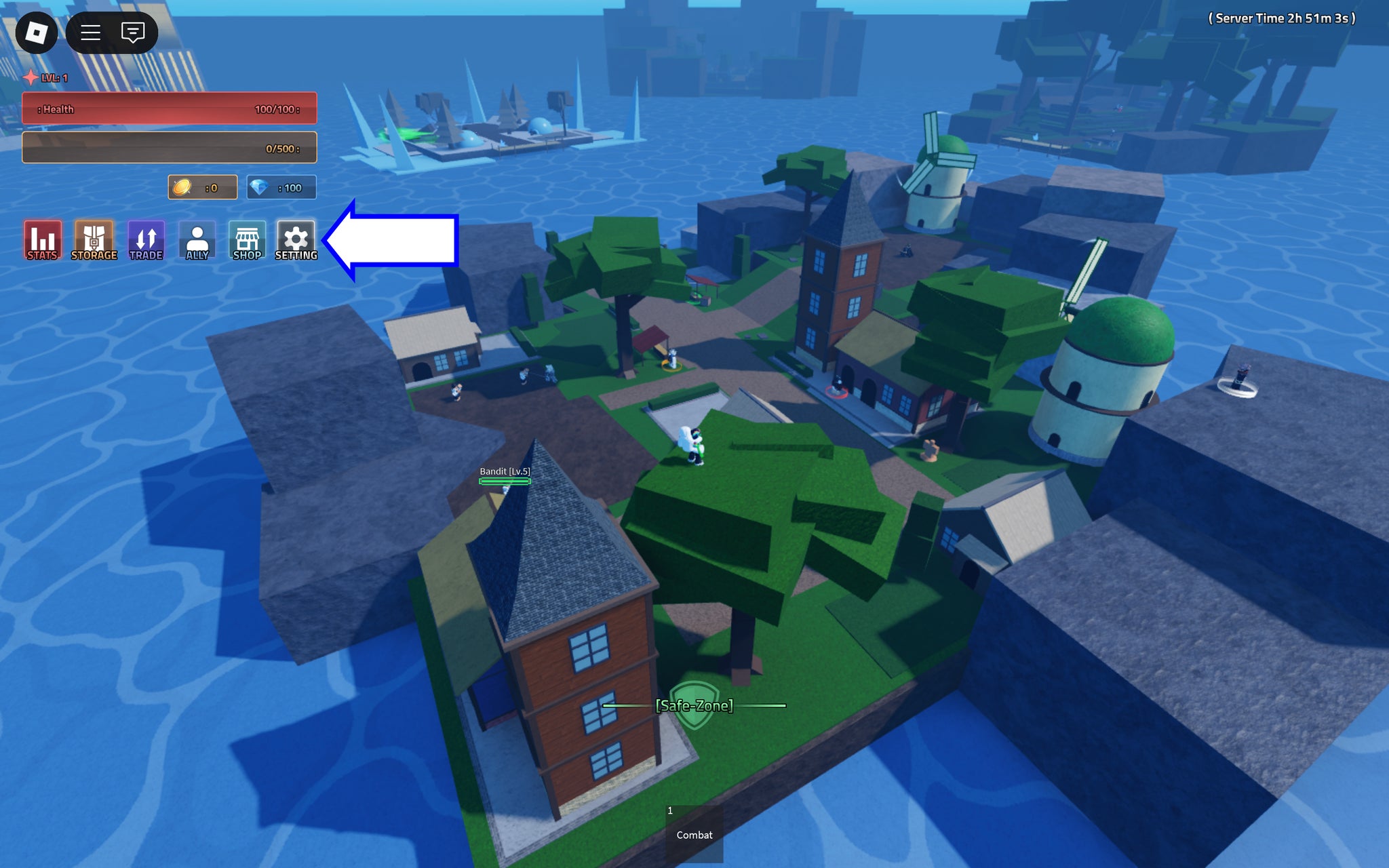
Task: Click the Health bar
Action: (168, 108)
